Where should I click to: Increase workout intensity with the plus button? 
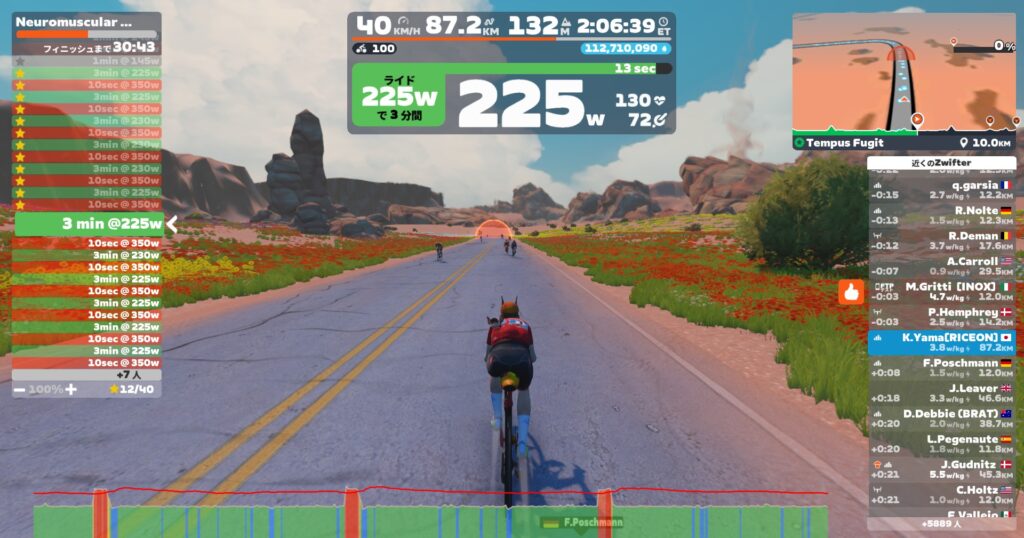tap(70, 388)
